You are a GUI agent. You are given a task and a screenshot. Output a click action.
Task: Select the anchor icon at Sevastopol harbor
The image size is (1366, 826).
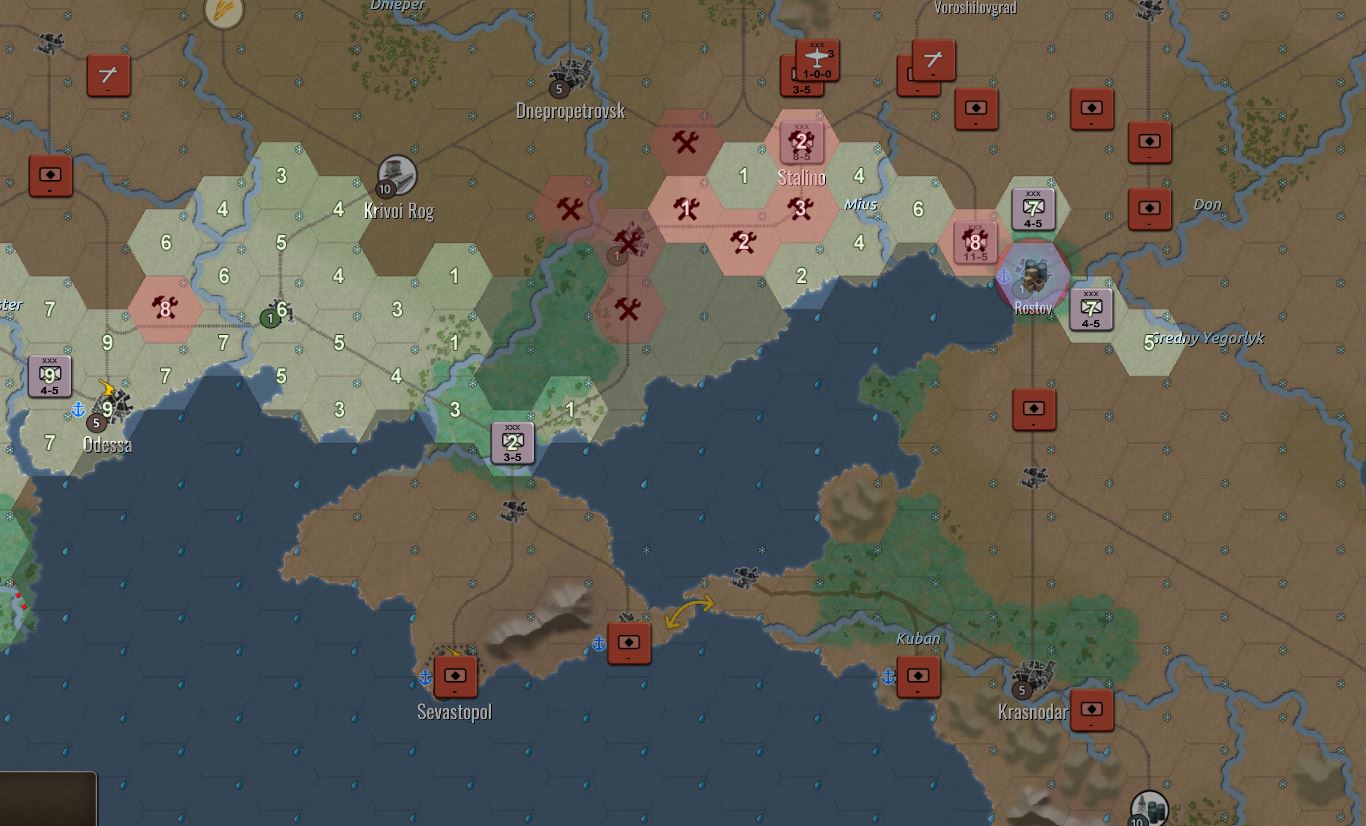click(x=424, y=676)
